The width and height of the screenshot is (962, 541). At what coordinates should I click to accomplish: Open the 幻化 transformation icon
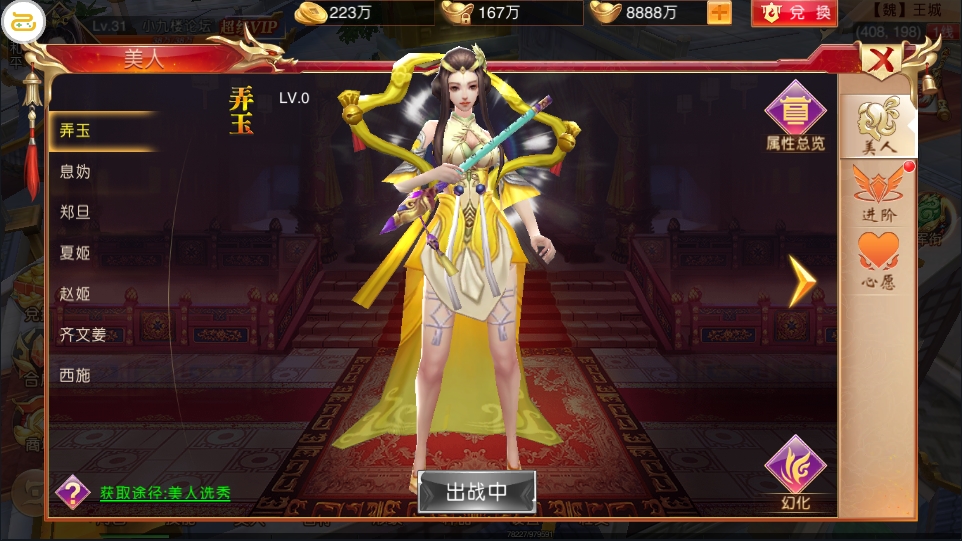tap(795, 474)
